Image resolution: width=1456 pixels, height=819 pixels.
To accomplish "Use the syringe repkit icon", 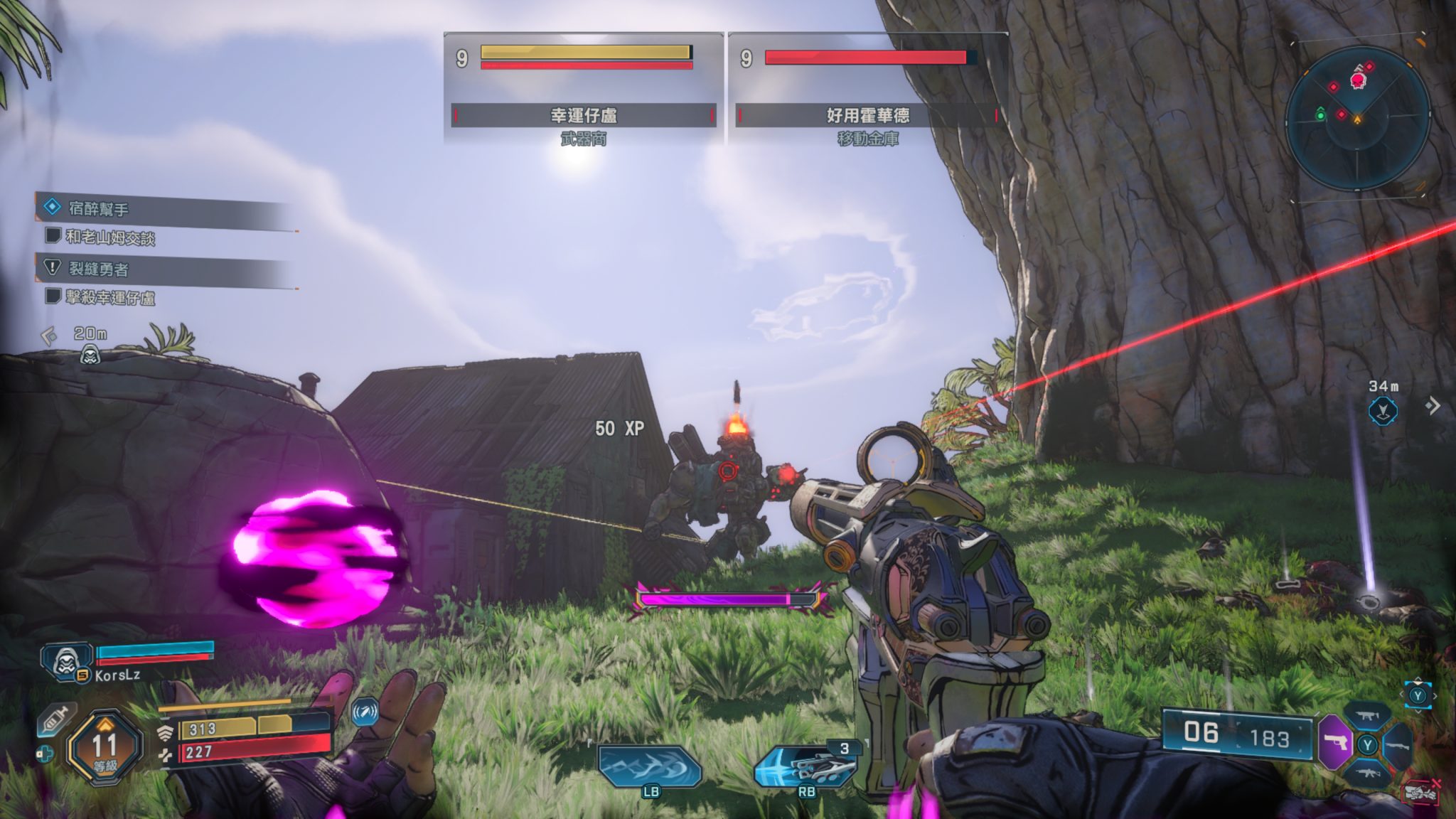I will [x=55, y=721].
